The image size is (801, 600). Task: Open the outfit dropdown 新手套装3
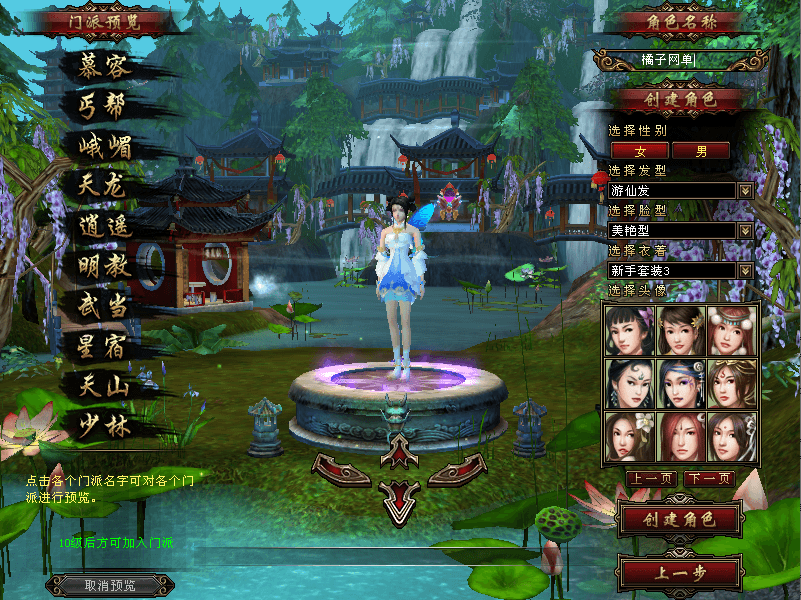pos(745,271)
